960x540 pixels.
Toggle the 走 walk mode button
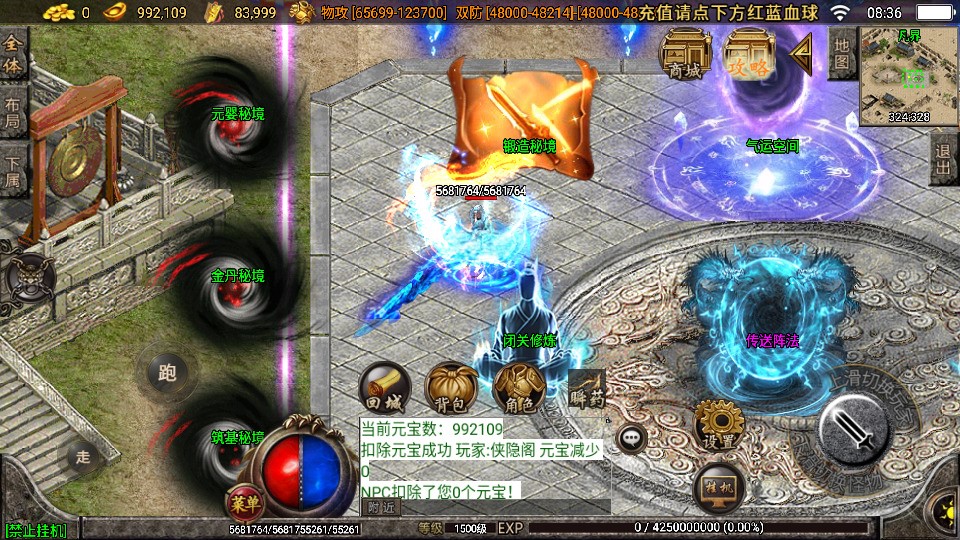point(83,457)
